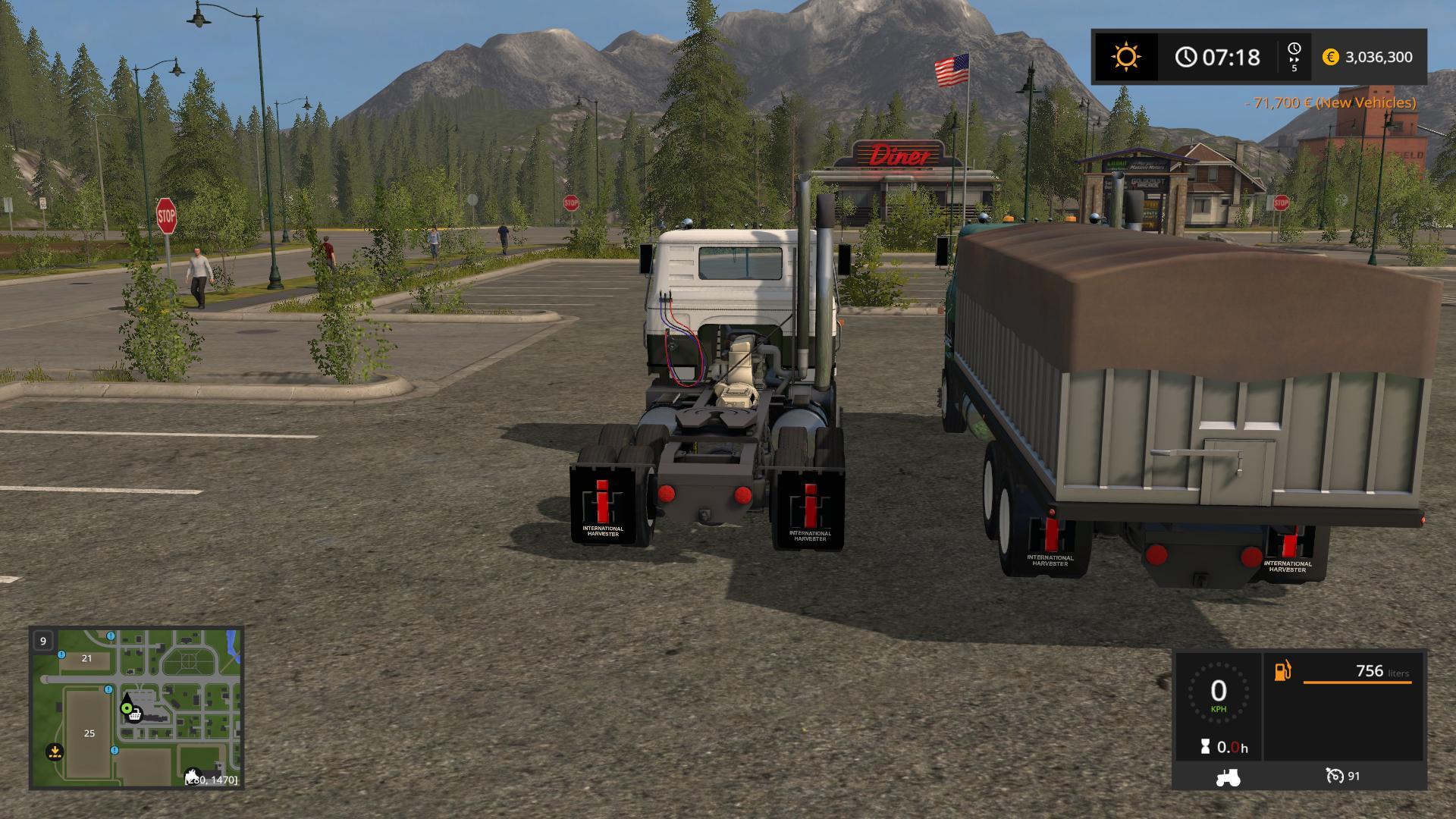Select the shop basket marker on minimap
Viewport: 1456px width, 819px height.
coord(135,714)
